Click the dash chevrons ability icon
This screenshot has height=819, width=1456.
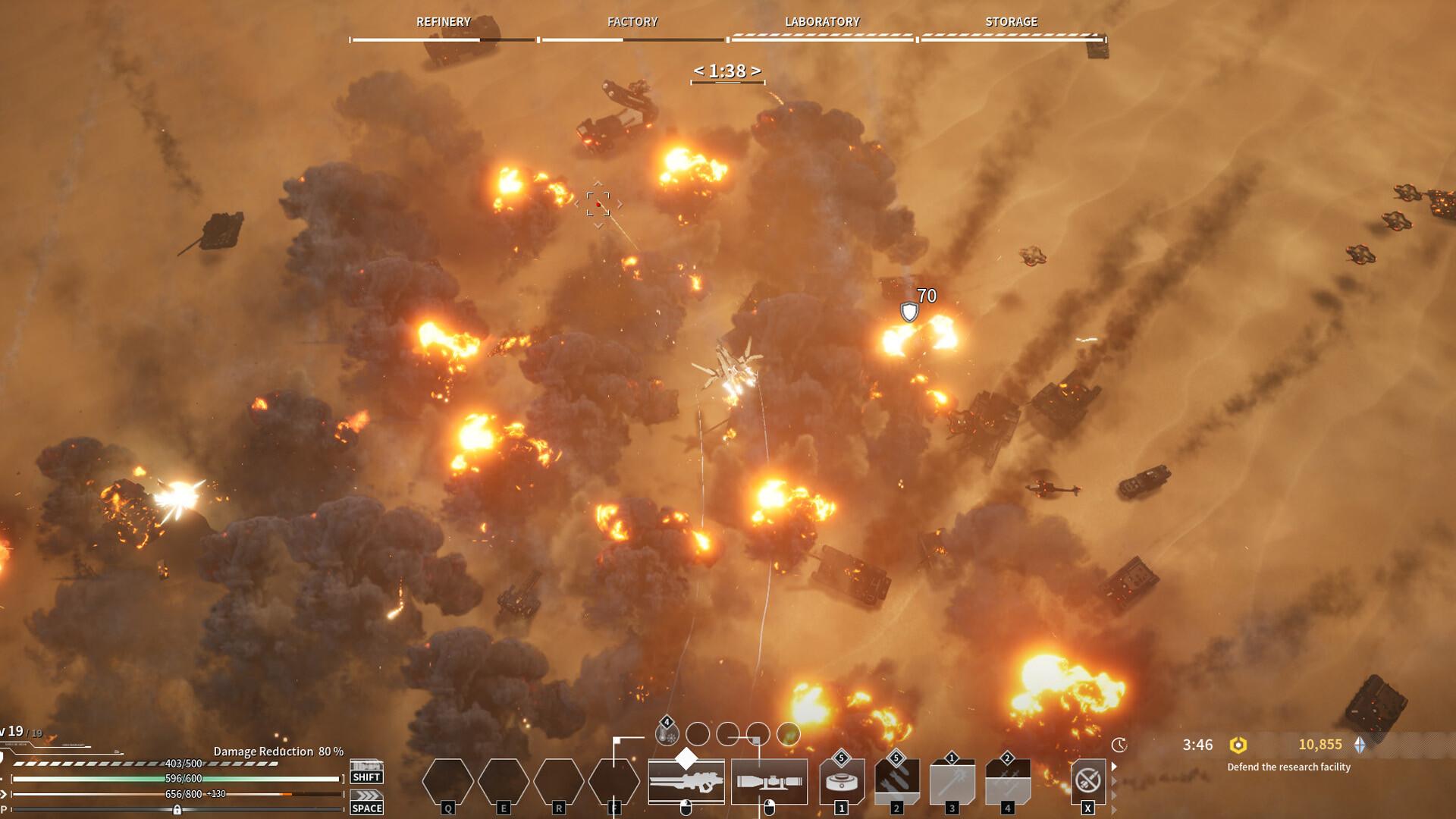tap(366, 795)
